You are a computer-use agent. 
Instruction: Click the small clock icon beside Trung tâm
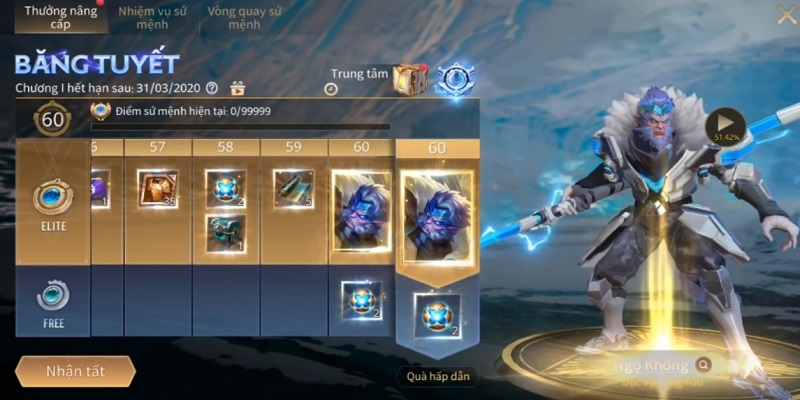pyautogui.click(x=330, y=88)
